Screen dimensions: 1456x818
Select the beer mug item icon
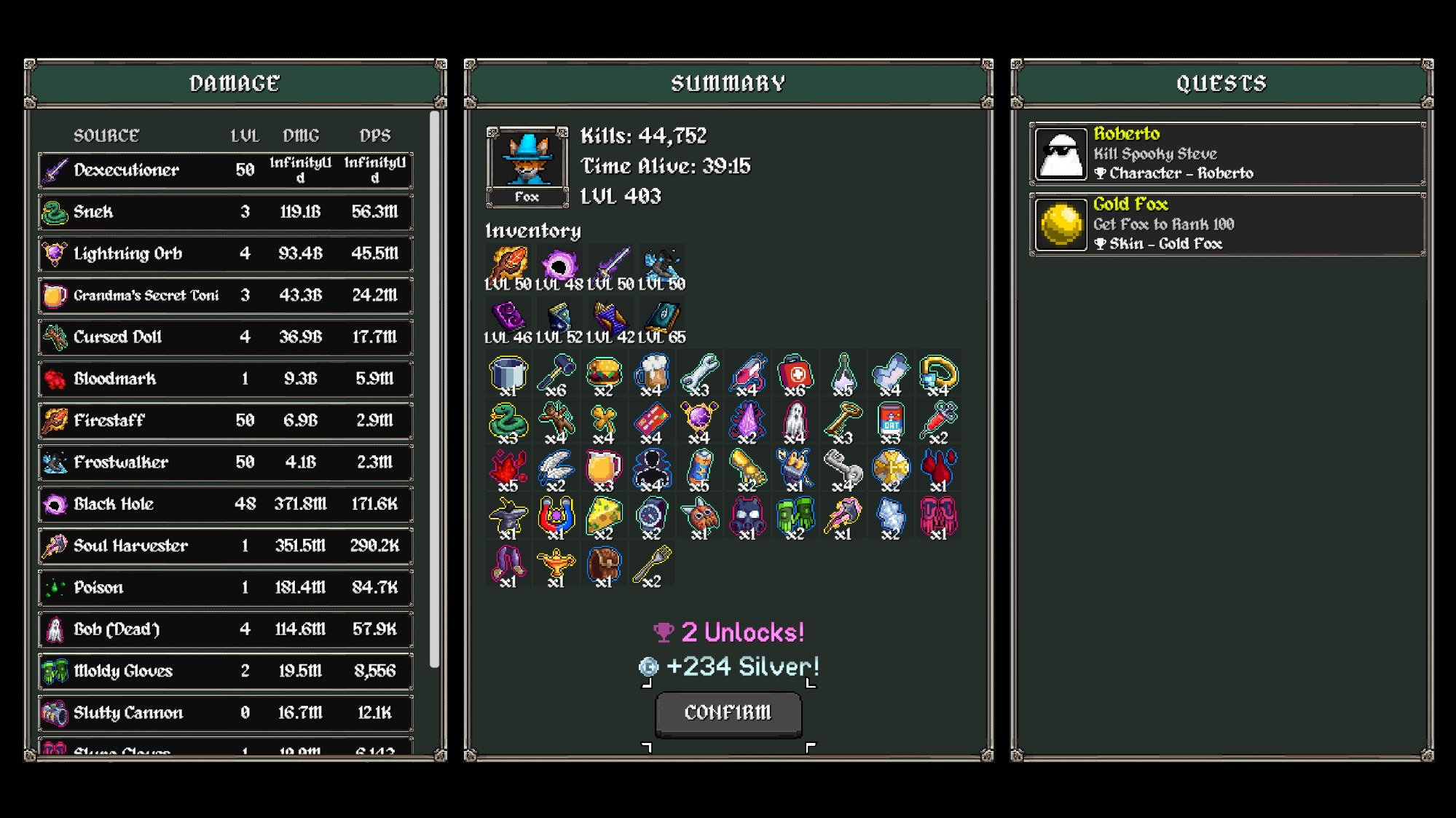pos(652,373)
